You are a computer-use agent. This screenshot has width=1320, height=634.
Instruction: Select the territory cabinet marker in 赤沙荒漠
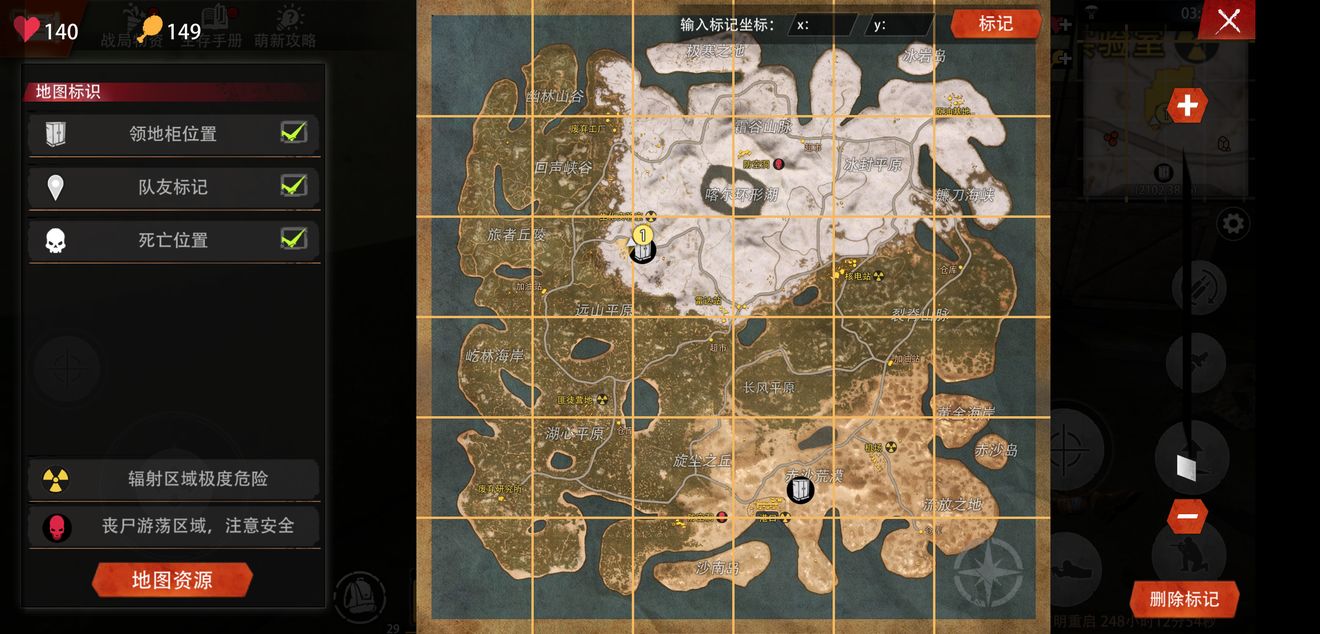tap(800, 490)
